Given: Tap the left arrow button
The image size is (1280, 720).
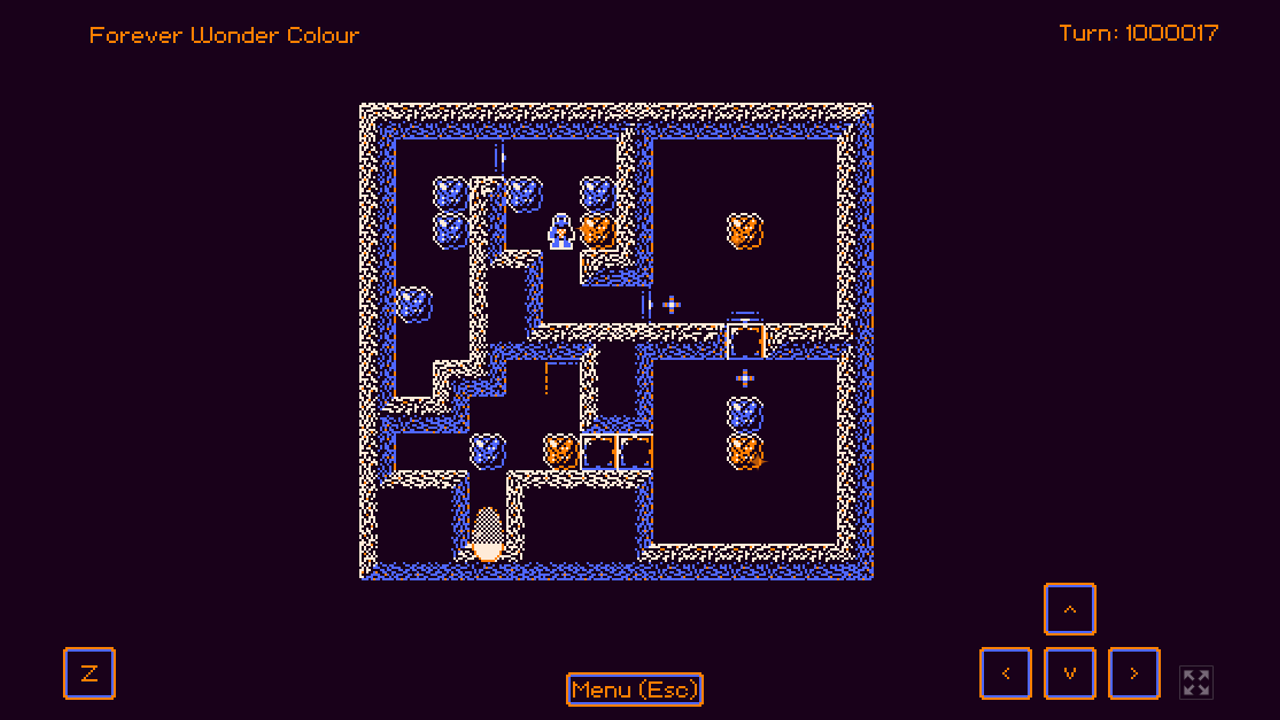Looking at the screenshot, I should pos(1006,673).
